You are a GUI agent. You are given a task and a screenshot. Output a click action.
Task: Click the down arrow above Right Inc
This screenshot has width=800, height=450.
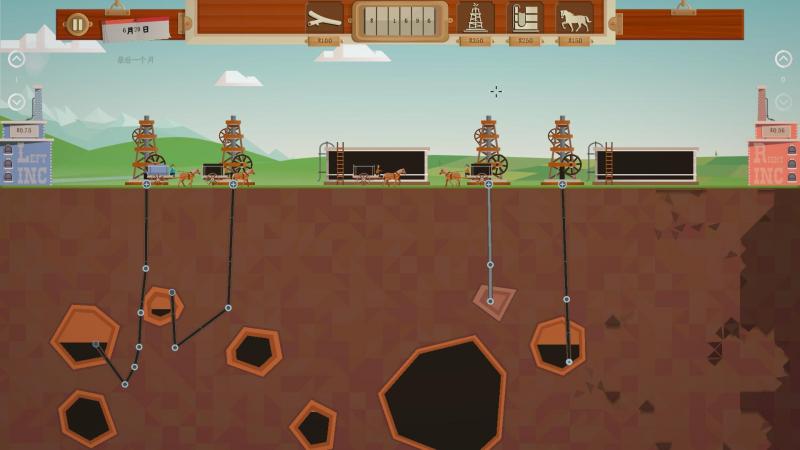click(x=783, y=102)
